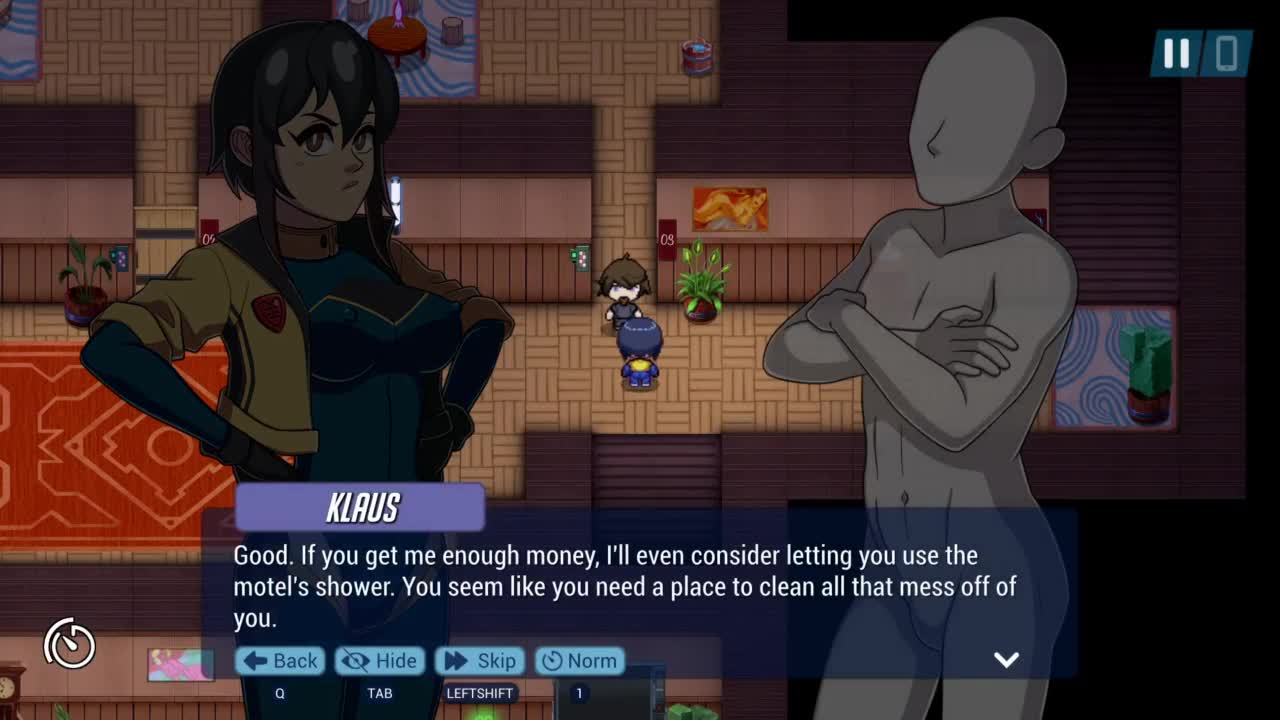Screen dimensions: 1280x720
Task: Go back to the previous dialogue line
Action: tap(281, 661)
